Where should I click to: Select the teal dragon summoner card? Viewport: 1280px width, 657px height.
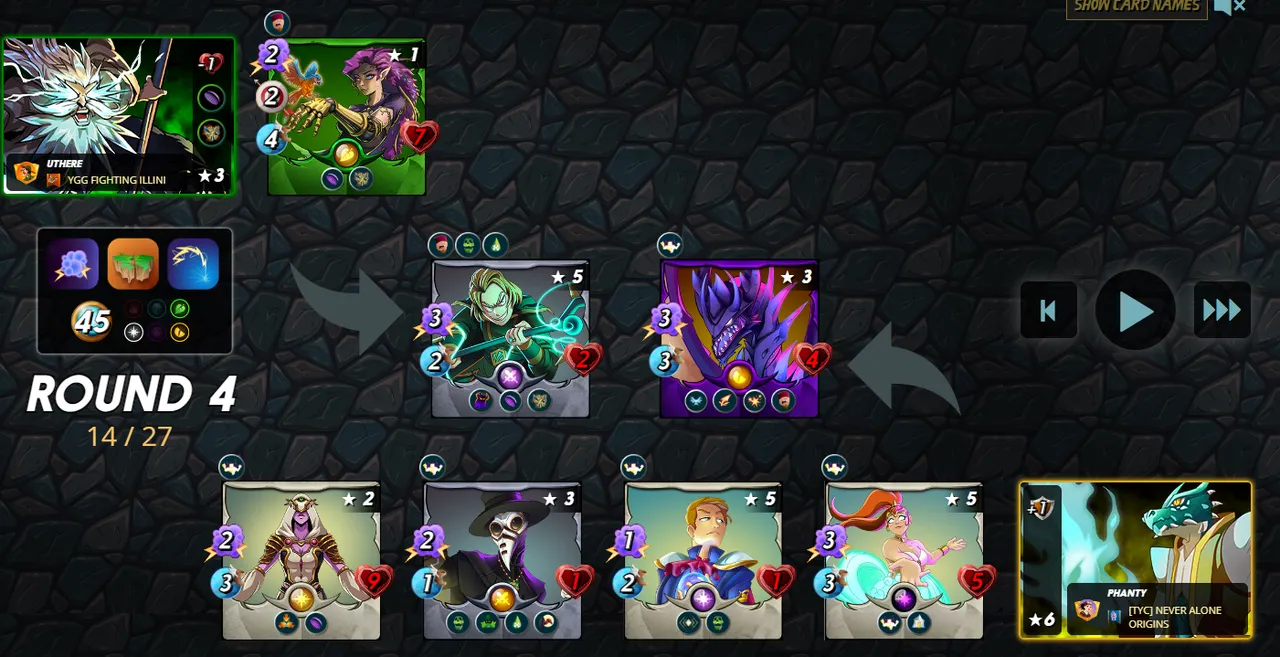(x=1136, y=559)
